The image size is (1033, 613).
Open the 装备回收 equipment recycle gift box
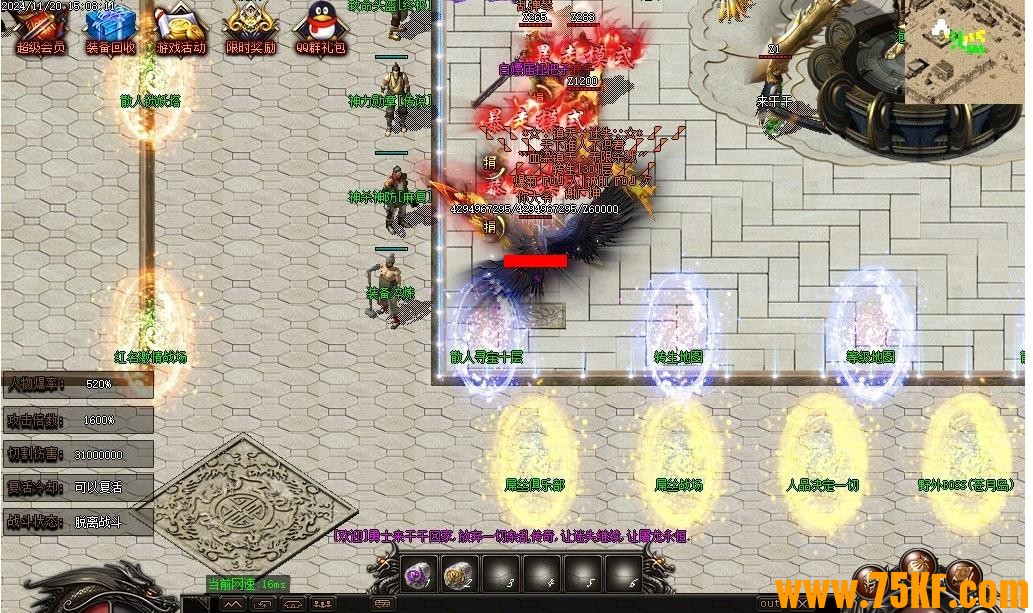[110, 27]
